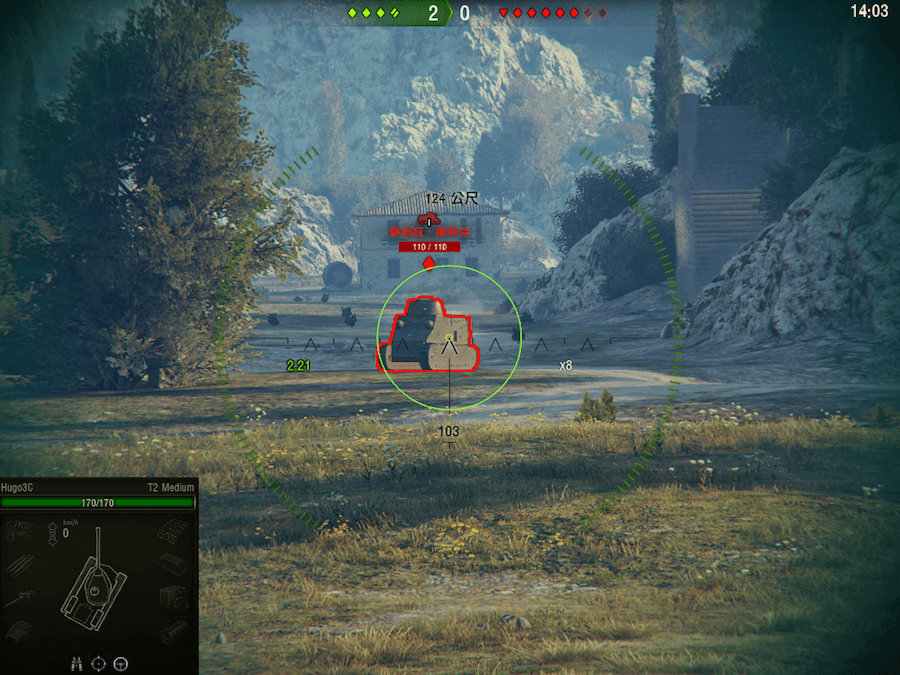Click the T2 Medium tank diagram
This screenshot has height=675, width=900.
tap(96, 585)
